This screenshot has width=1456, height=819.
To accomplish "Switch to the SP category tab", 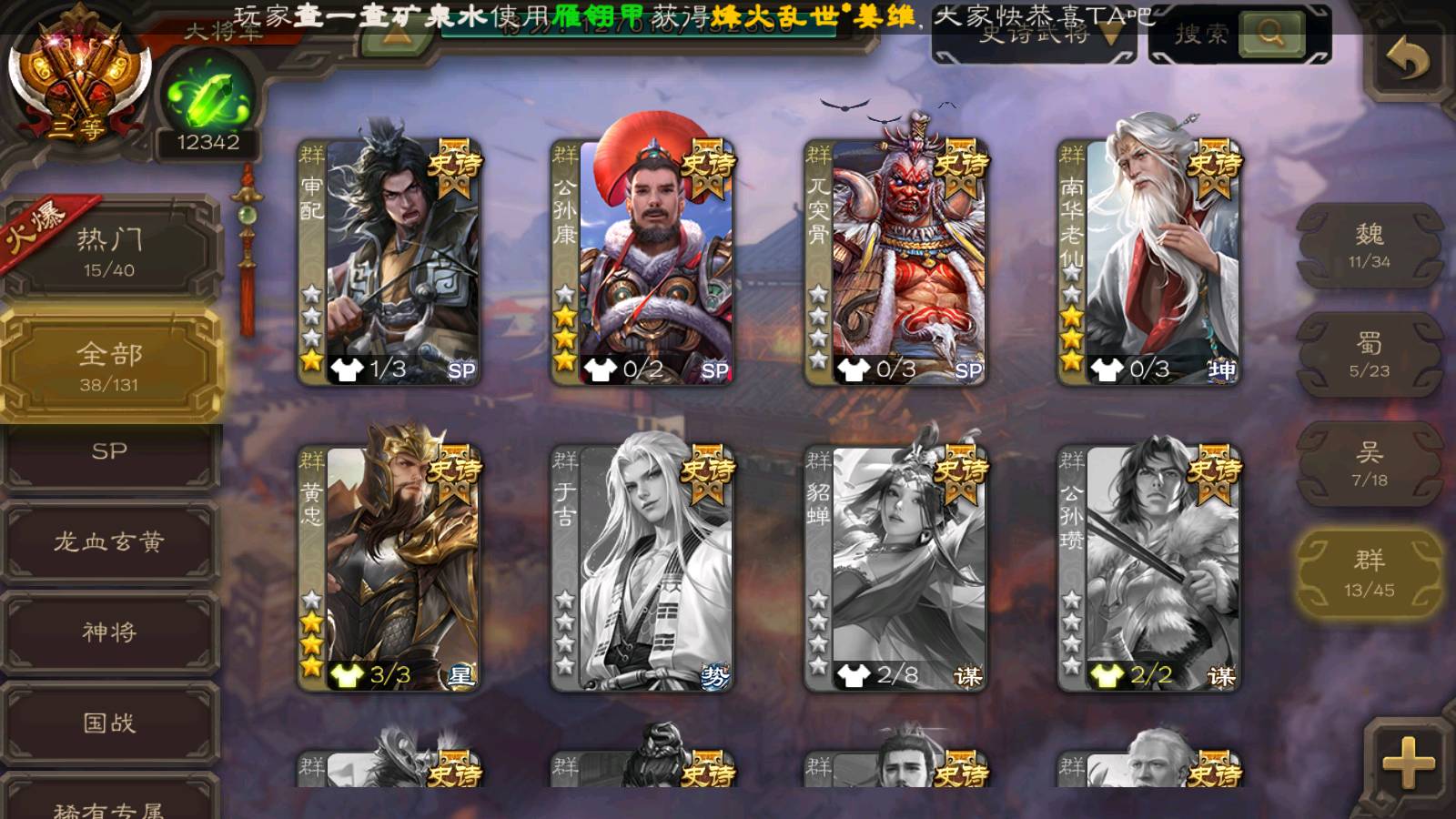I will [x=109, y=452].
